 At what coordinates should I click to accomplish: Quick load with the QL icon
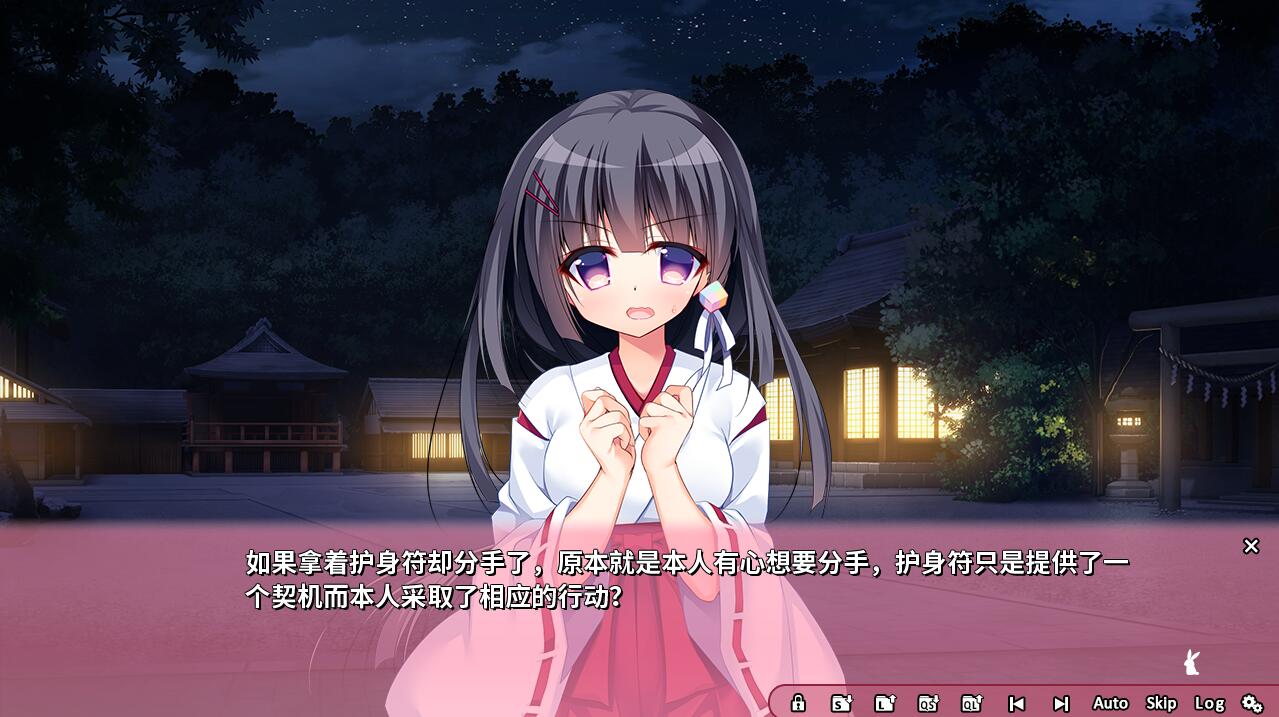[972, 703]
